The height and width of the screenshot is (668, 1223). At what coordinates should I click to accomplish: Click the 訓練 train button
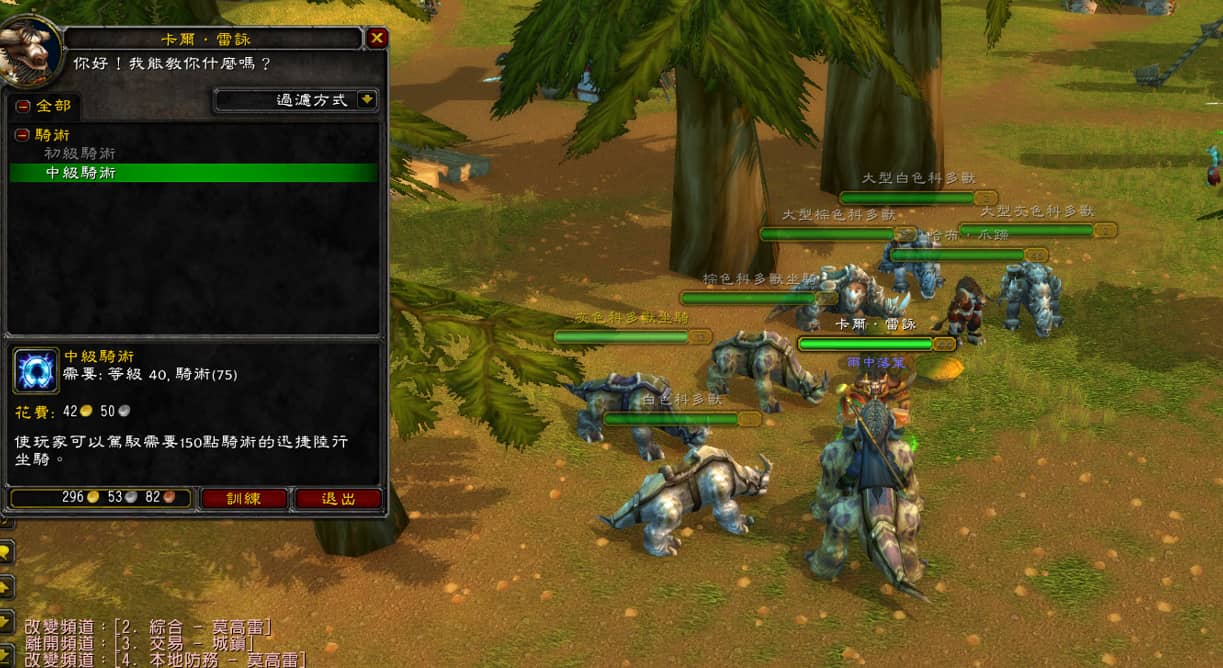(x=243, y=498)
